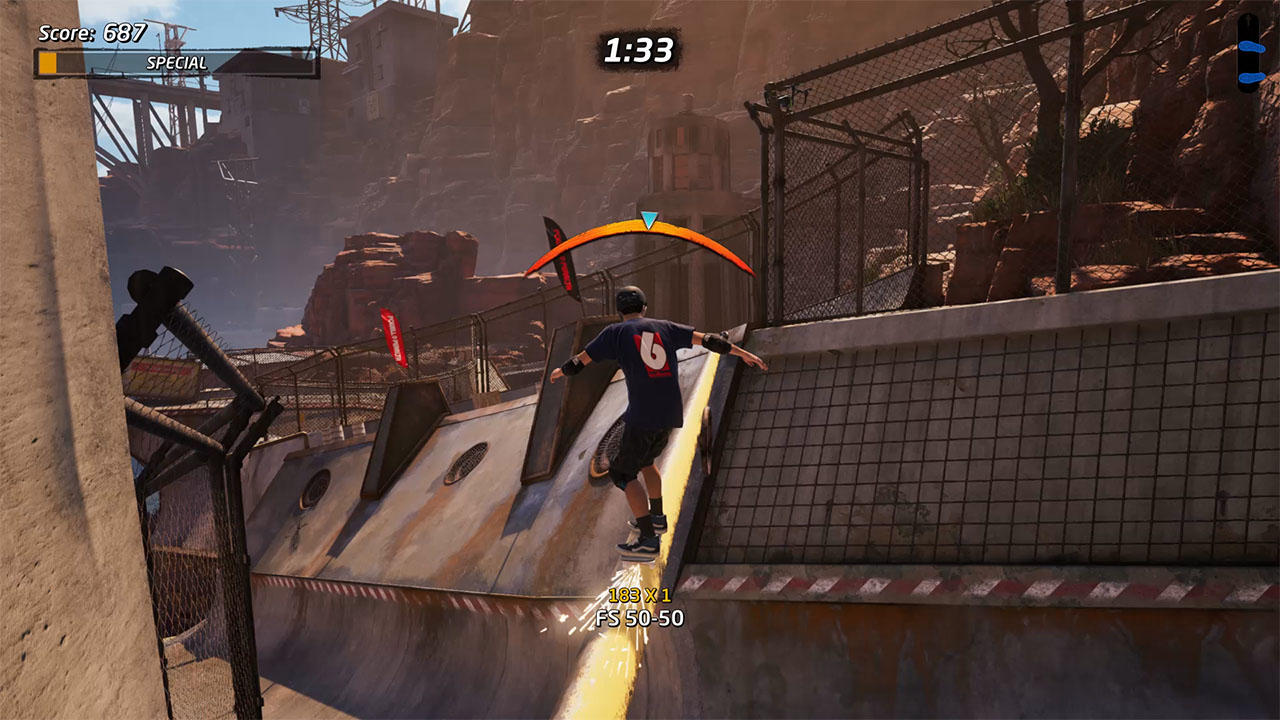The height and width of the screenshot is (720, 1280).
Task: Click the skateboard deck icon top right
Action: (1247, 51)
